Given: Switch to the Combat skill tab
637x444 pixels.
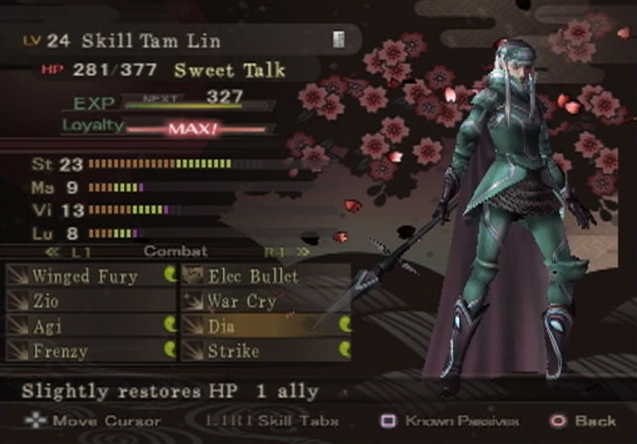Looking at the screenshot, I should 167,251.
